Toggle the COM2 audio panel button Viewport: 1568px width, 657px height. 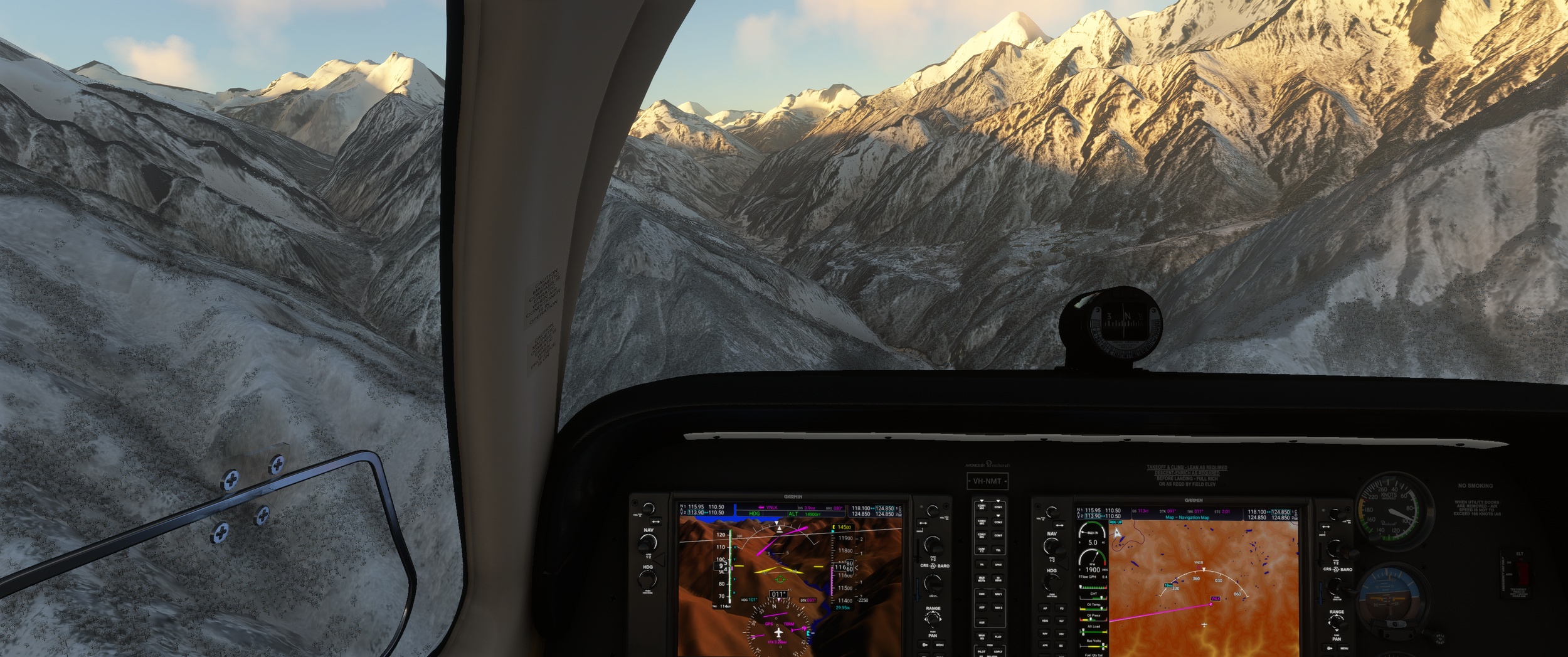pos(998,521)
